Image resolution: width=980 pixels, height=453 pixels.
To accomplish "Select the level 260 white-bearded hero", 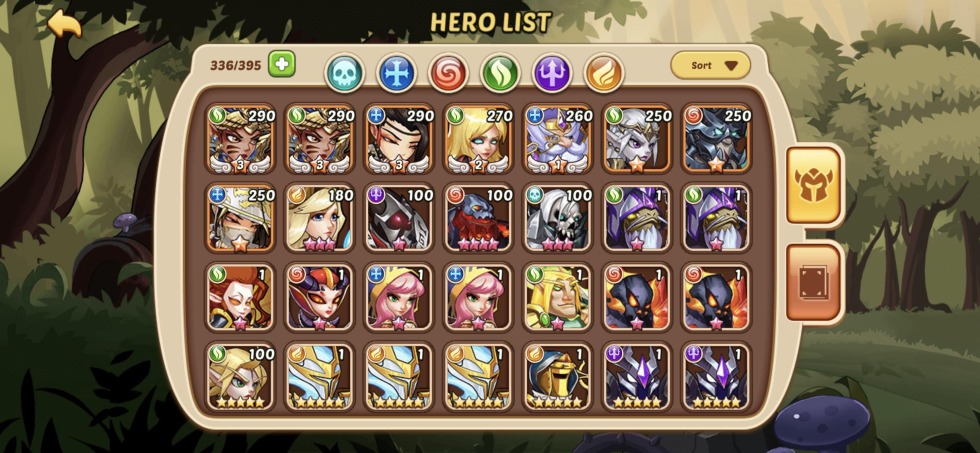I will tap(558, 138).
